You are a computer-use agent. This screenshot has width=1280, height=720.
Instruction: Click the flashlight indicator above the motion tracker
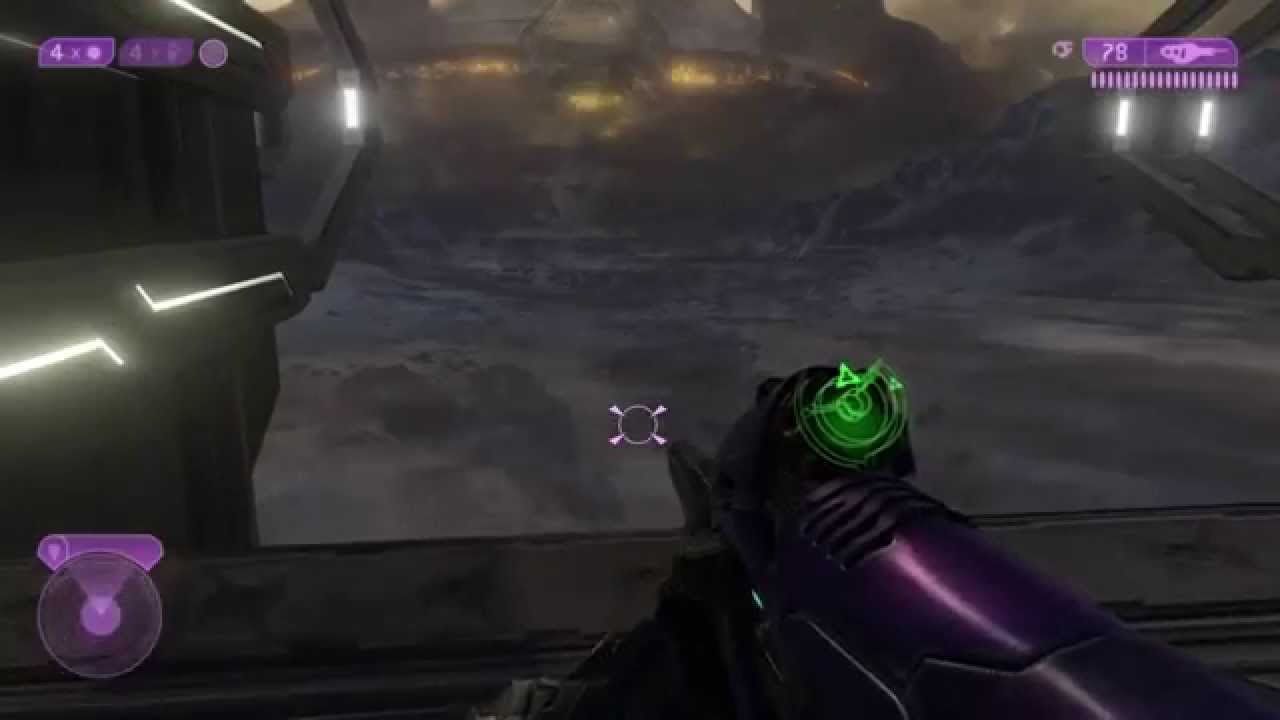pyautogui.click(x=52, y=549)
